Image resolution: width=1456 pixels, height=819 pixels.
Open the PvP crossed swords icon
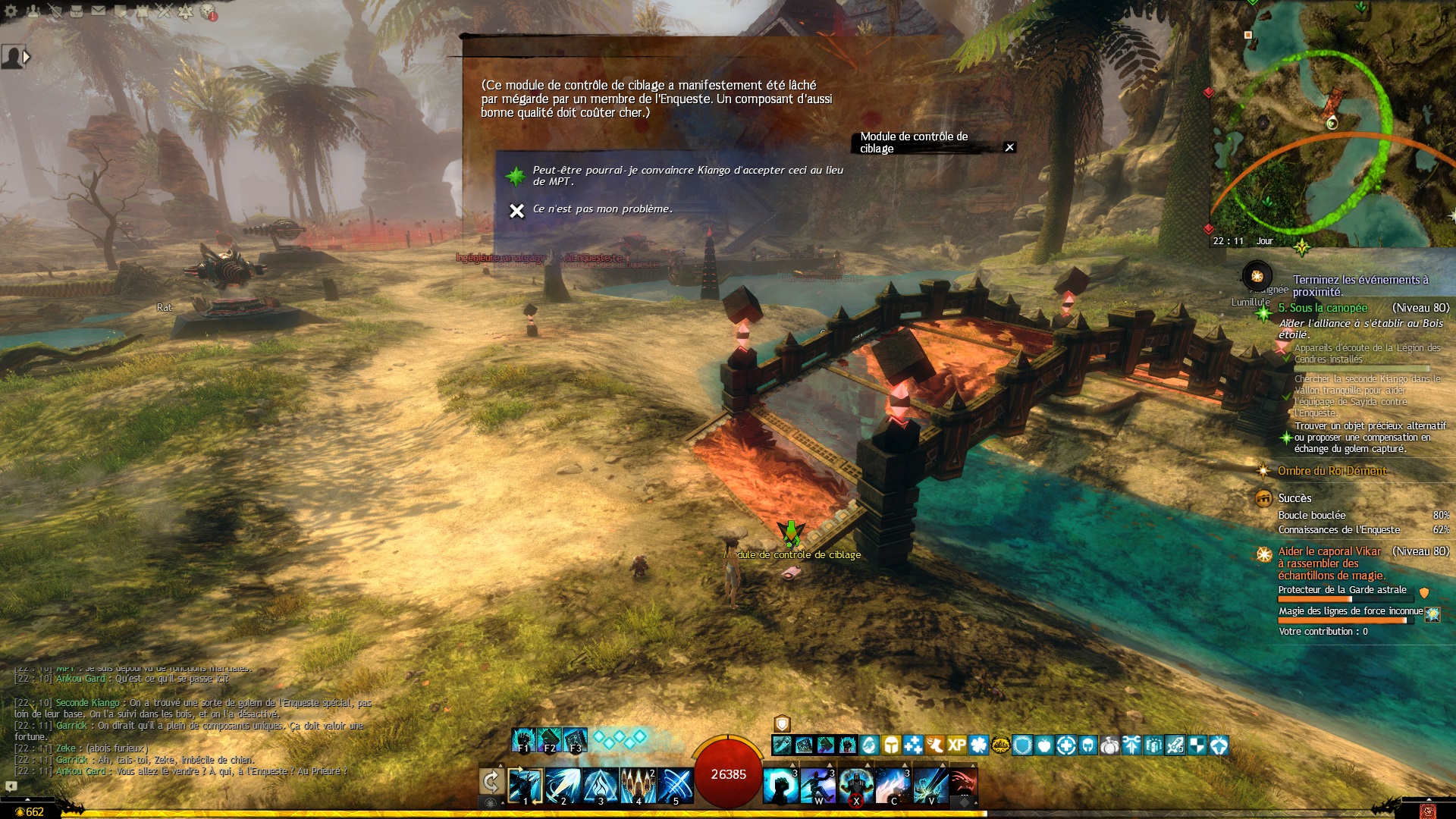[164, 11]
